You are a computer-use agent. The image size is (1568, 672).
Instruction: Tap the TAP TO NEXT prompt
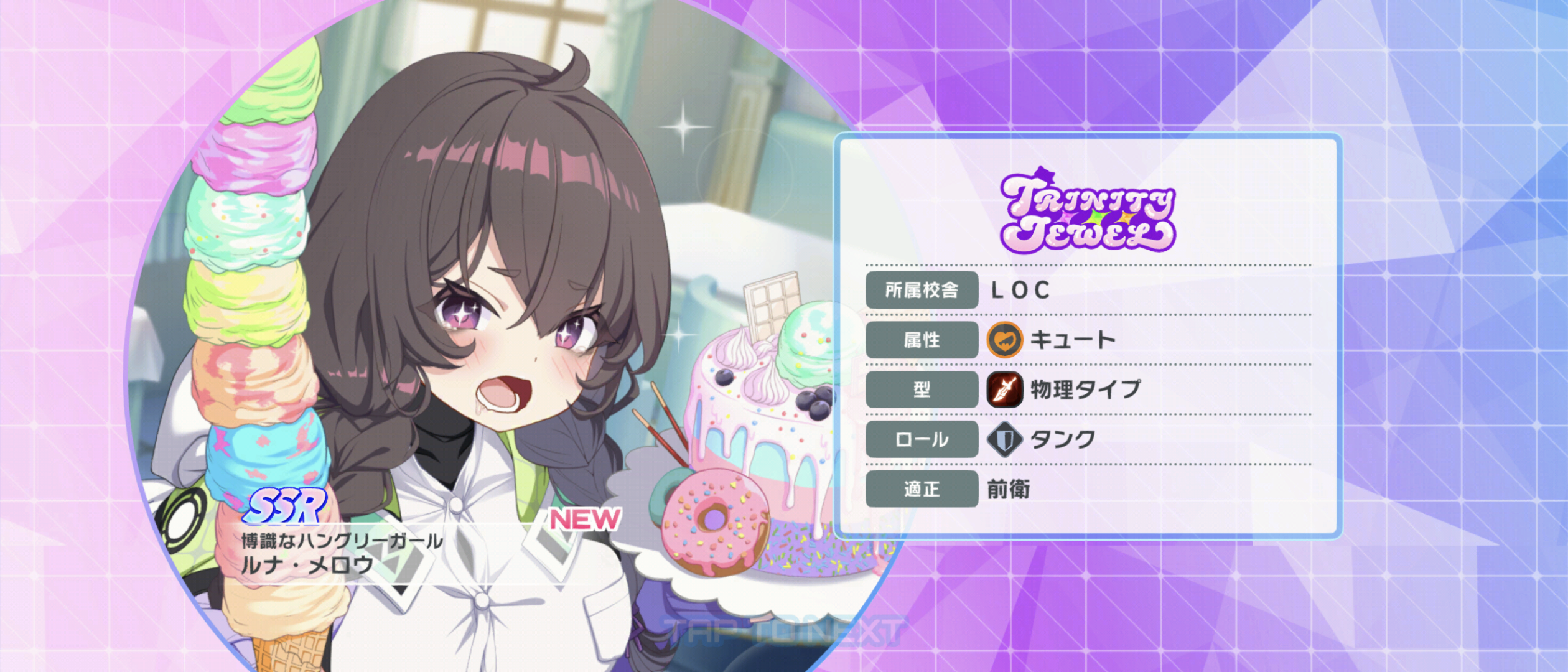coord(783,632)
